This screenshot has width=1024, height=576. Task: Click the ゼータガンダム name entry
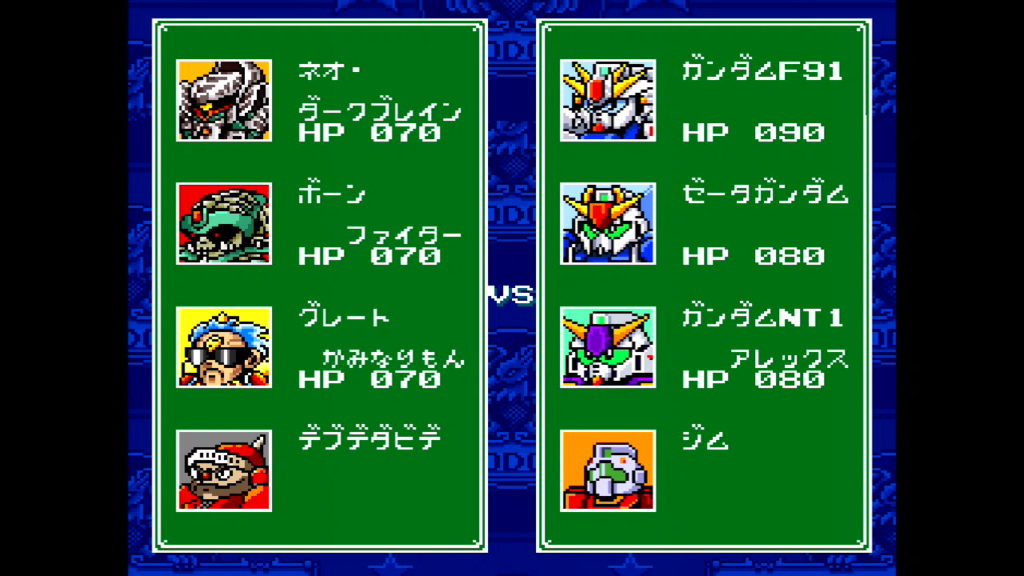pos(765,194)
